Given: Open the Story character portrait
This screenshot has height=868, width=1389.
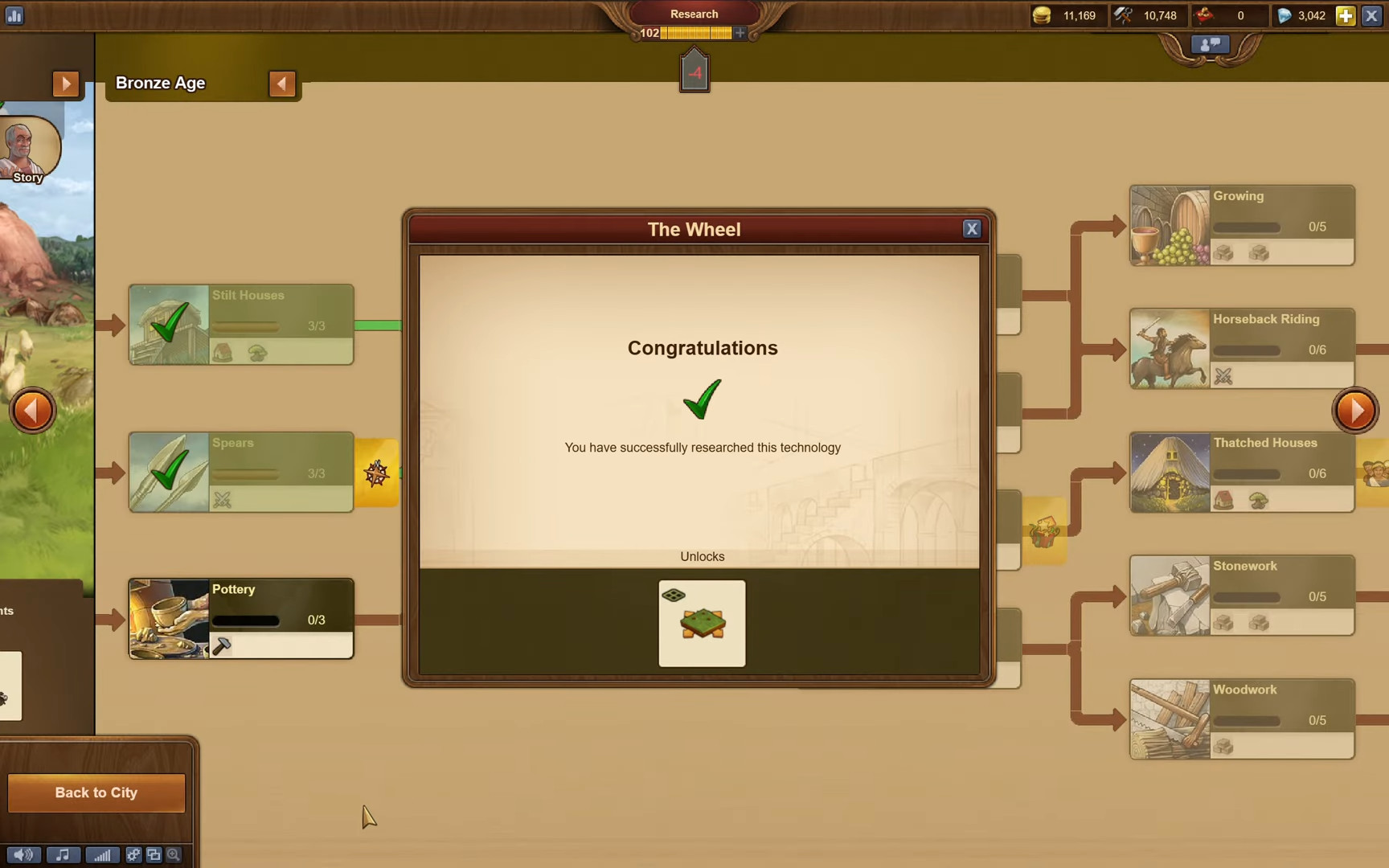Looking at the screenshot, I should click(x=28, y=149).
